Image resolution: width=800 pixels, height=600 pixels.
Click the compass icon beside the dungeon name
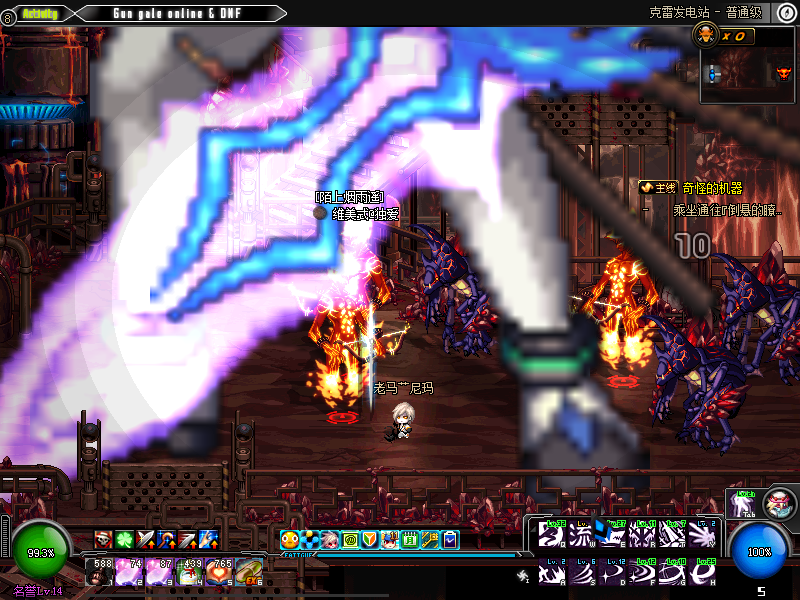pyautogui.click(x=787, y=13)
